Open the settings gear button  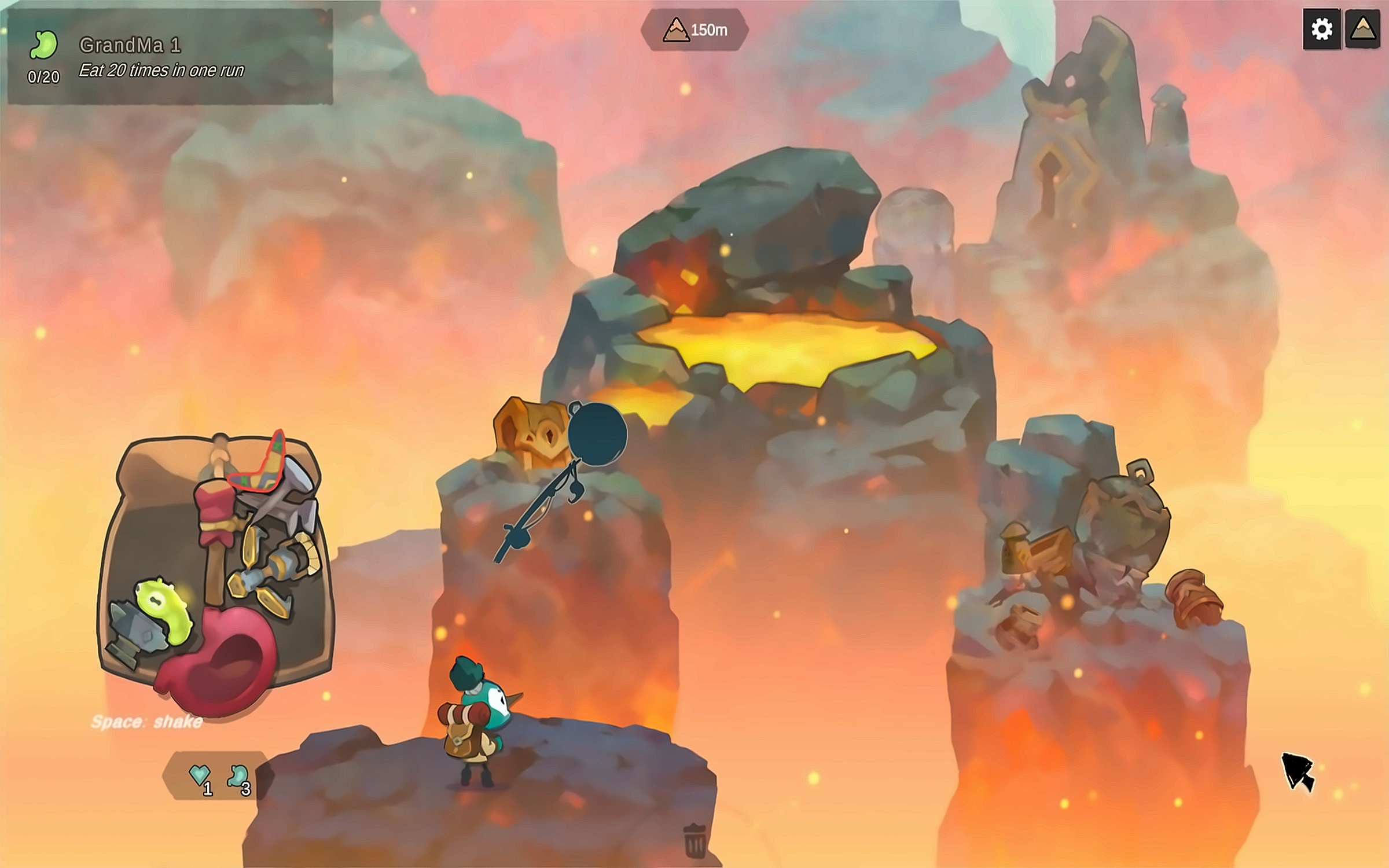[1321, 29]
